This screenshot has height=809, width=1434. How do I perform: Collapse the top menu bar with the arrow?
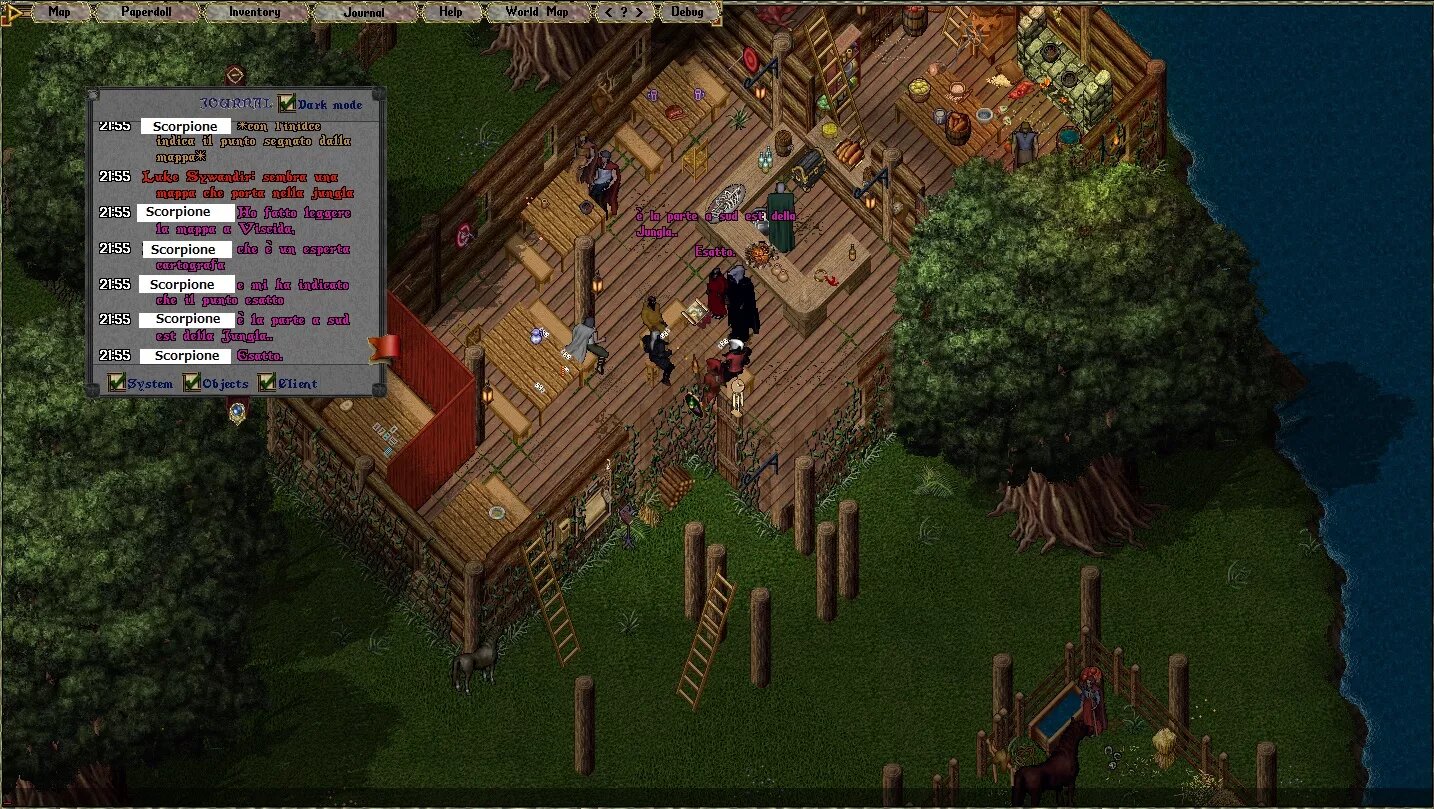click(x=15, y=12)
